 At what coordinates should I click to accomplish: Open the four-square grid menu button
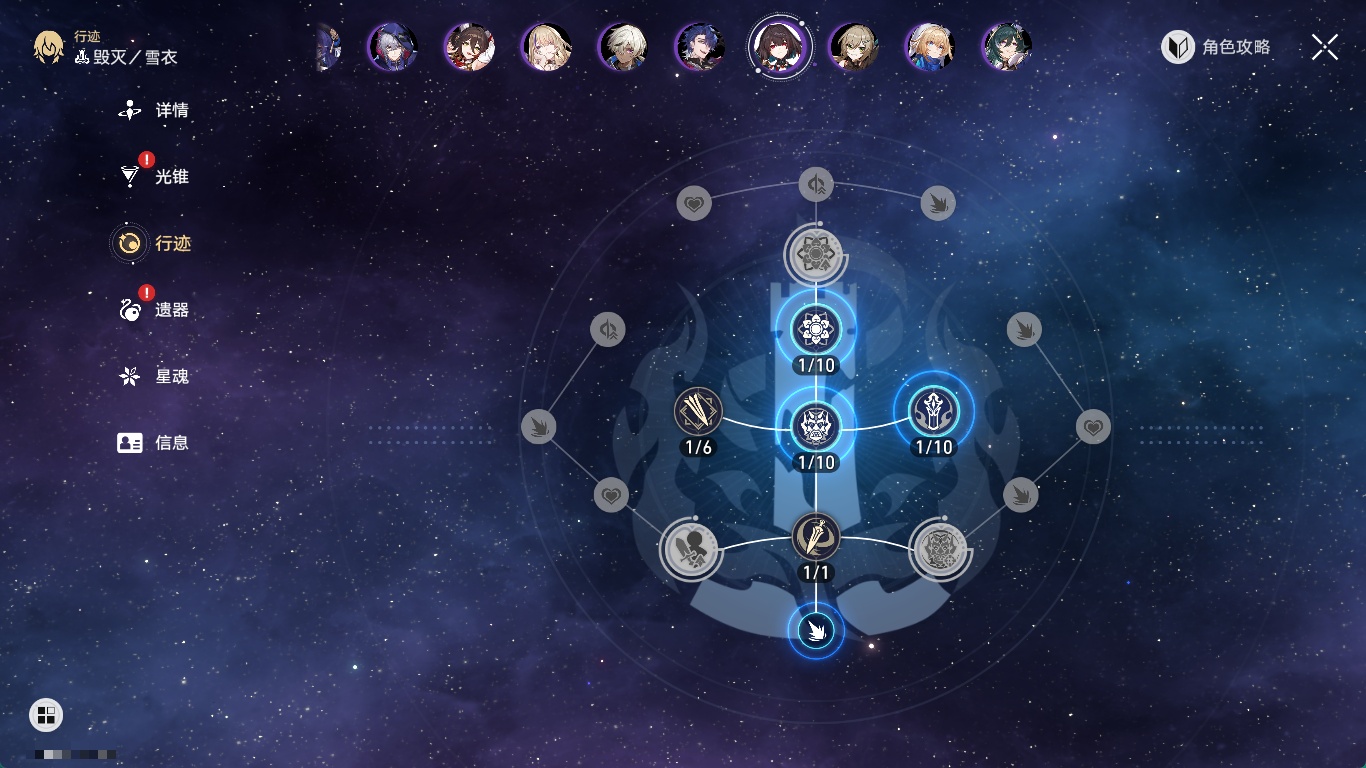coord(46,715)
